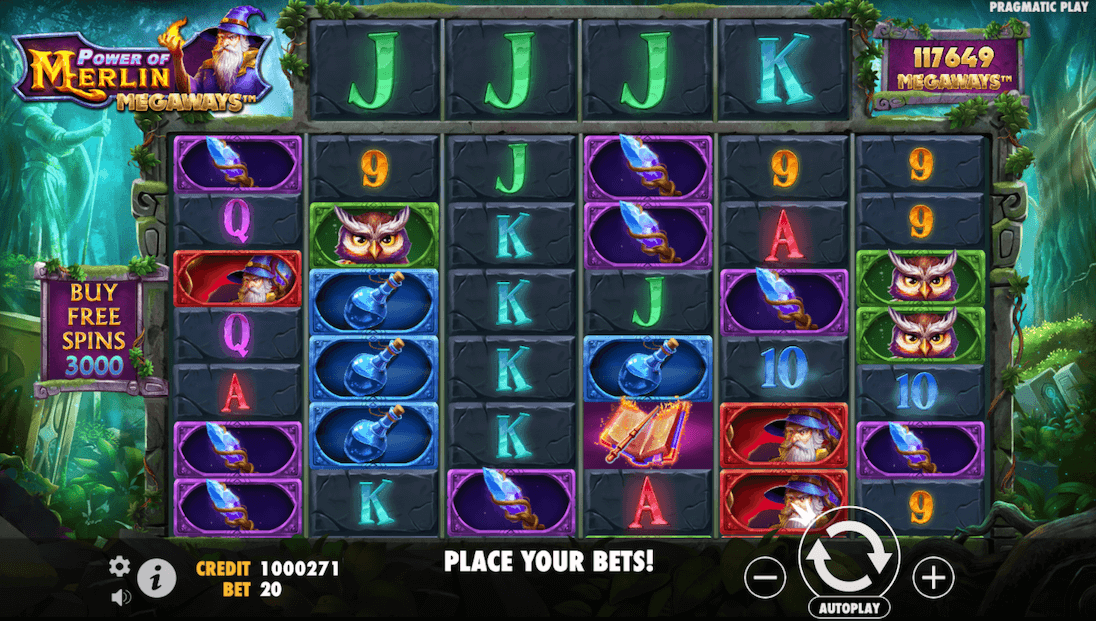
Task: Open the settings gear menu
Action: click(x=120, y=567)
